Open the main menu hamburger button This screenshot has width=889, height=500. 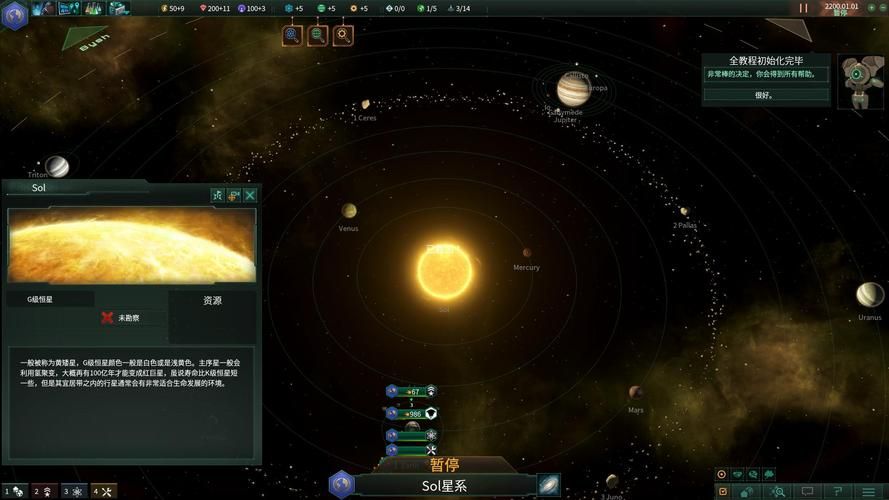point(870,491)
